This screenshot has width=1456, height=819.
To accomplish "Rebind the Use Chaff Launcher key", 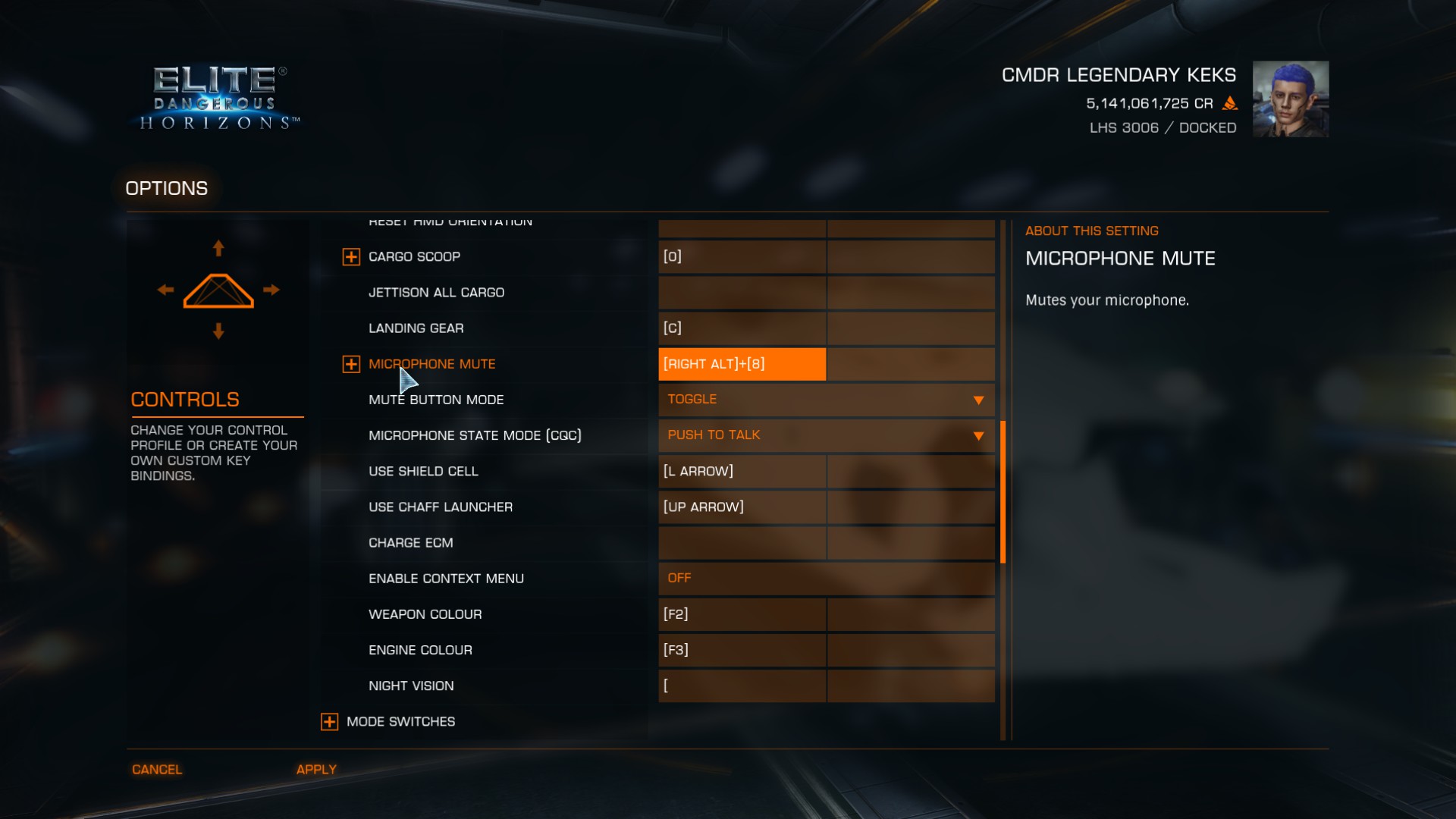I will coord(742,507).
